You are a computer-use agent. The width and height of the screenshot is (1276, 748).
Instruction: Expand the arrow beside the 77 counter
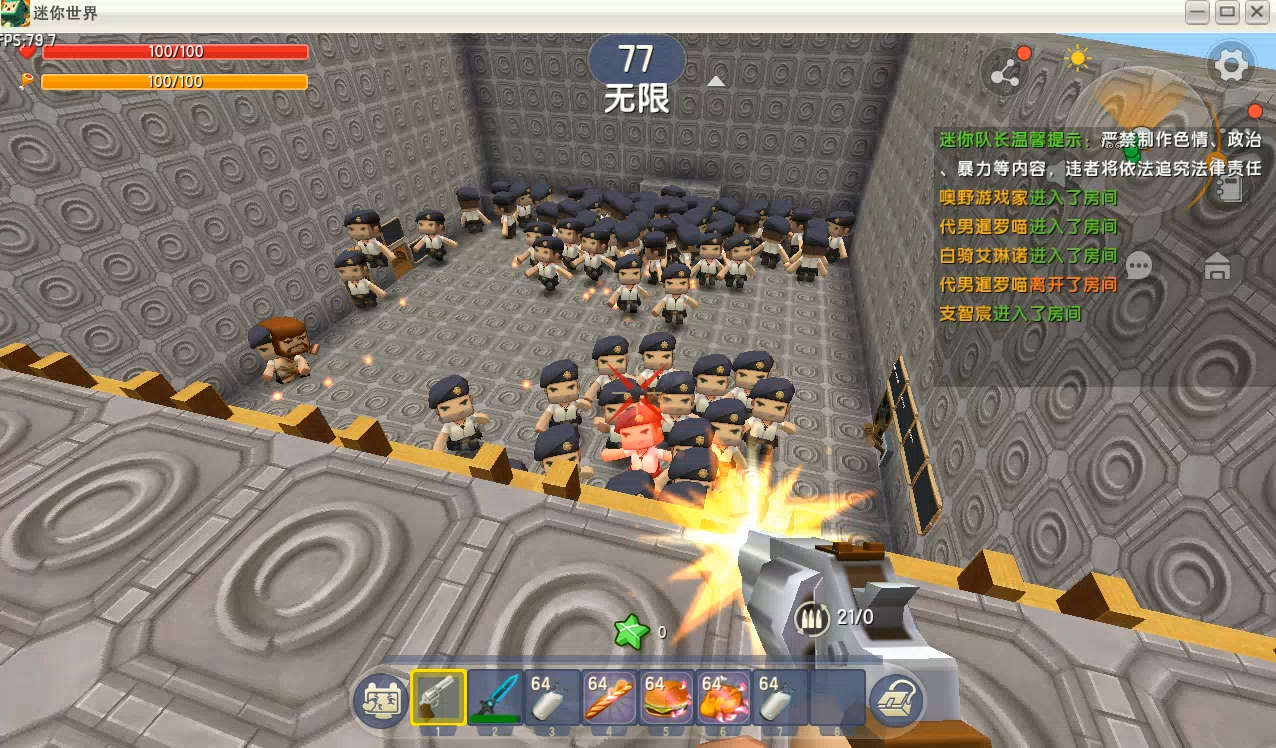click(x=716, y=81)
